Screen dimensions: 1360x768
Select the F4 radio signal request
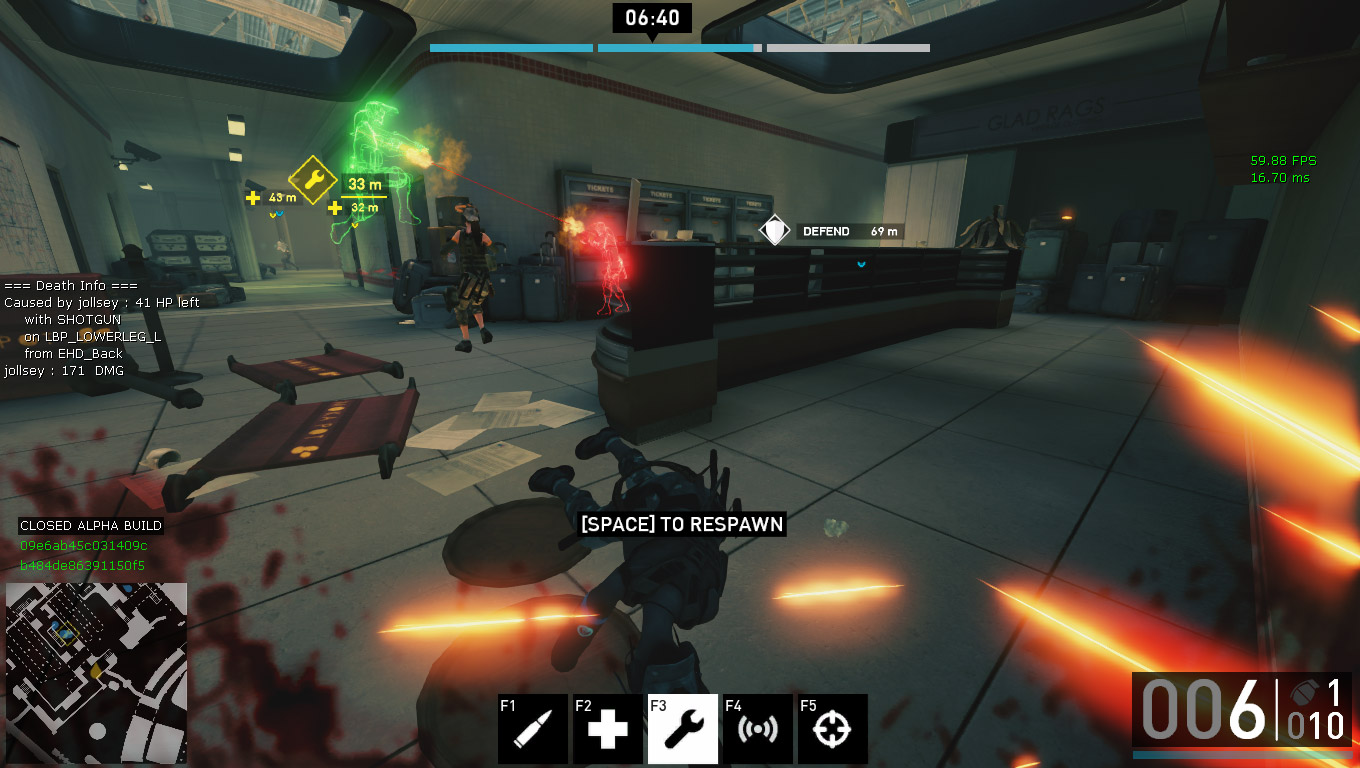tap(758, 729)
